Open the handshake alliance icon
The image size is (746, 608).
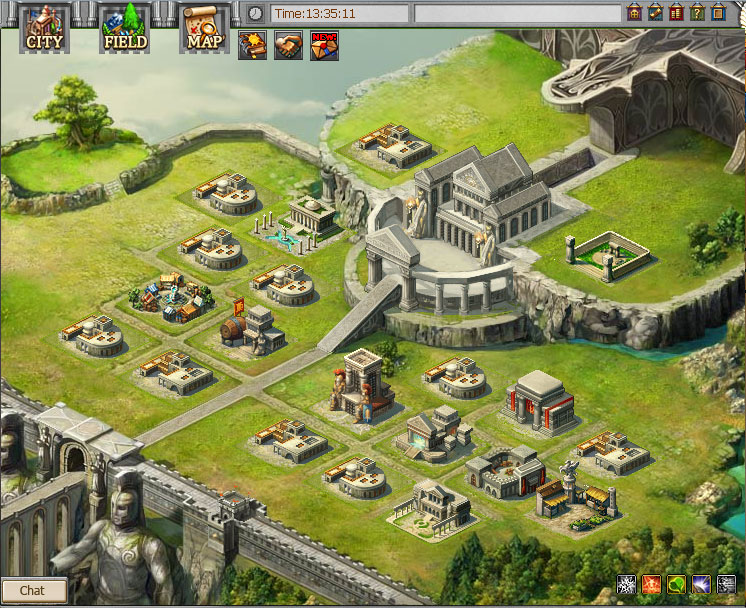coord(288,45)
